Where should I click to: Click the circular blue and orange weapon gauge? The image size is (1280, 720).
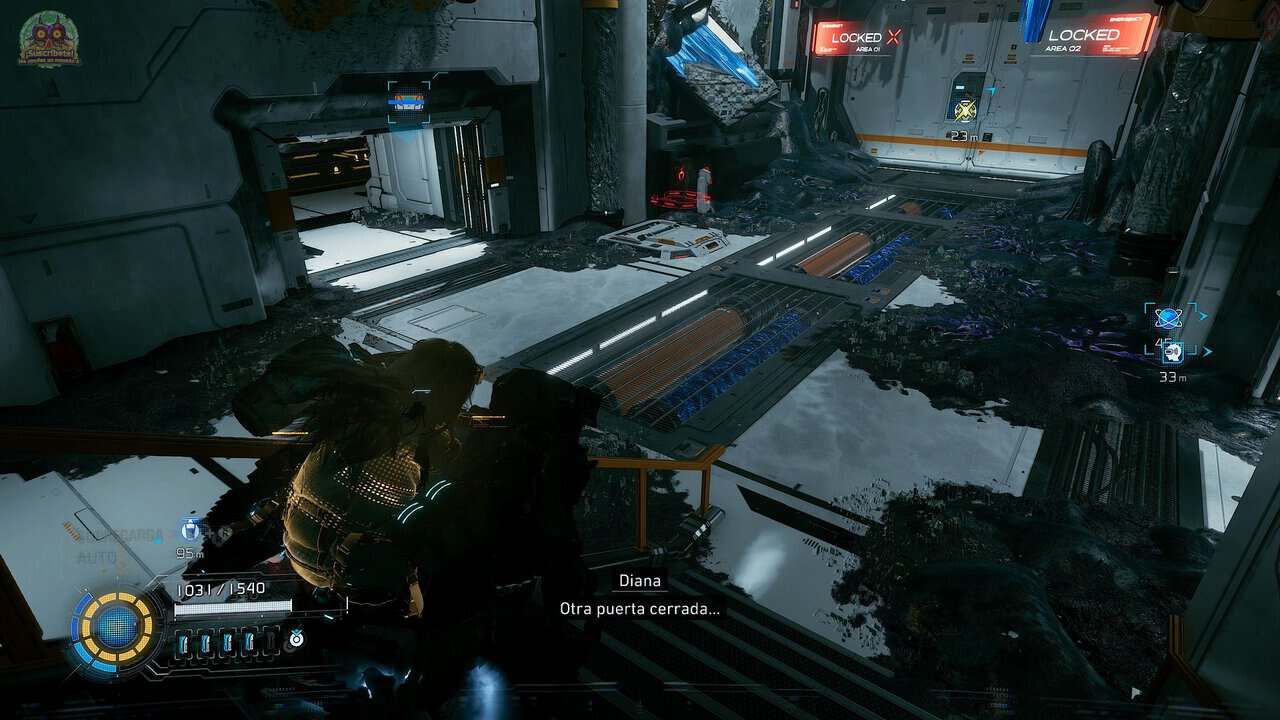pyautogui.click(x=117, y=627)
